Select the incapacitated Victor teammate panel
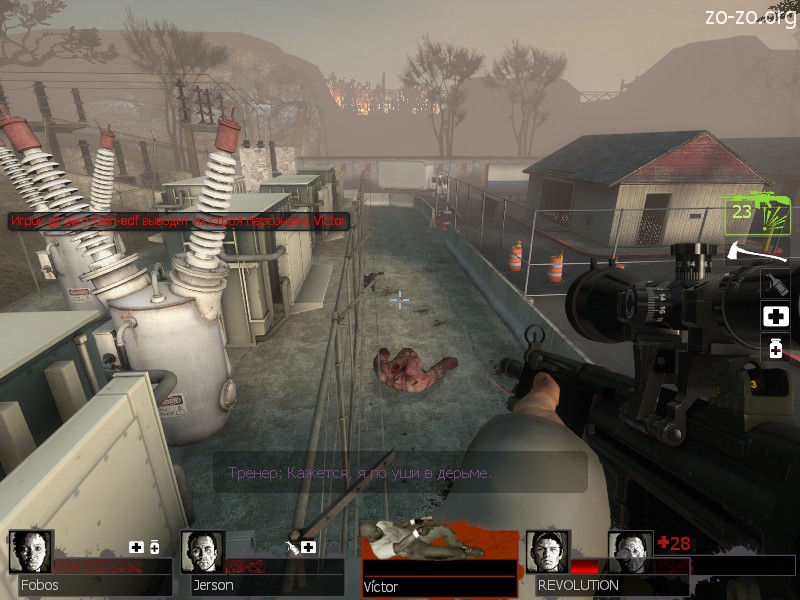The height and width of the screenshot is (600, 800). pyautogui.click(x=439, y=562)
